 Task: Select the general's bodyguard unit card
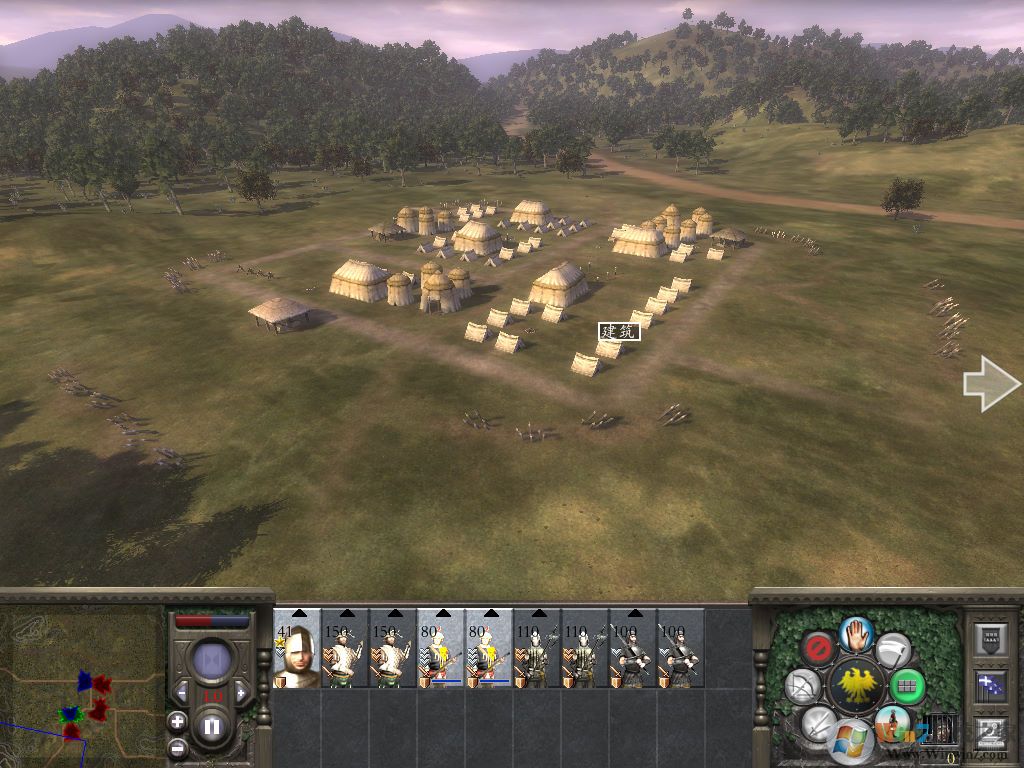pos(297,648)
